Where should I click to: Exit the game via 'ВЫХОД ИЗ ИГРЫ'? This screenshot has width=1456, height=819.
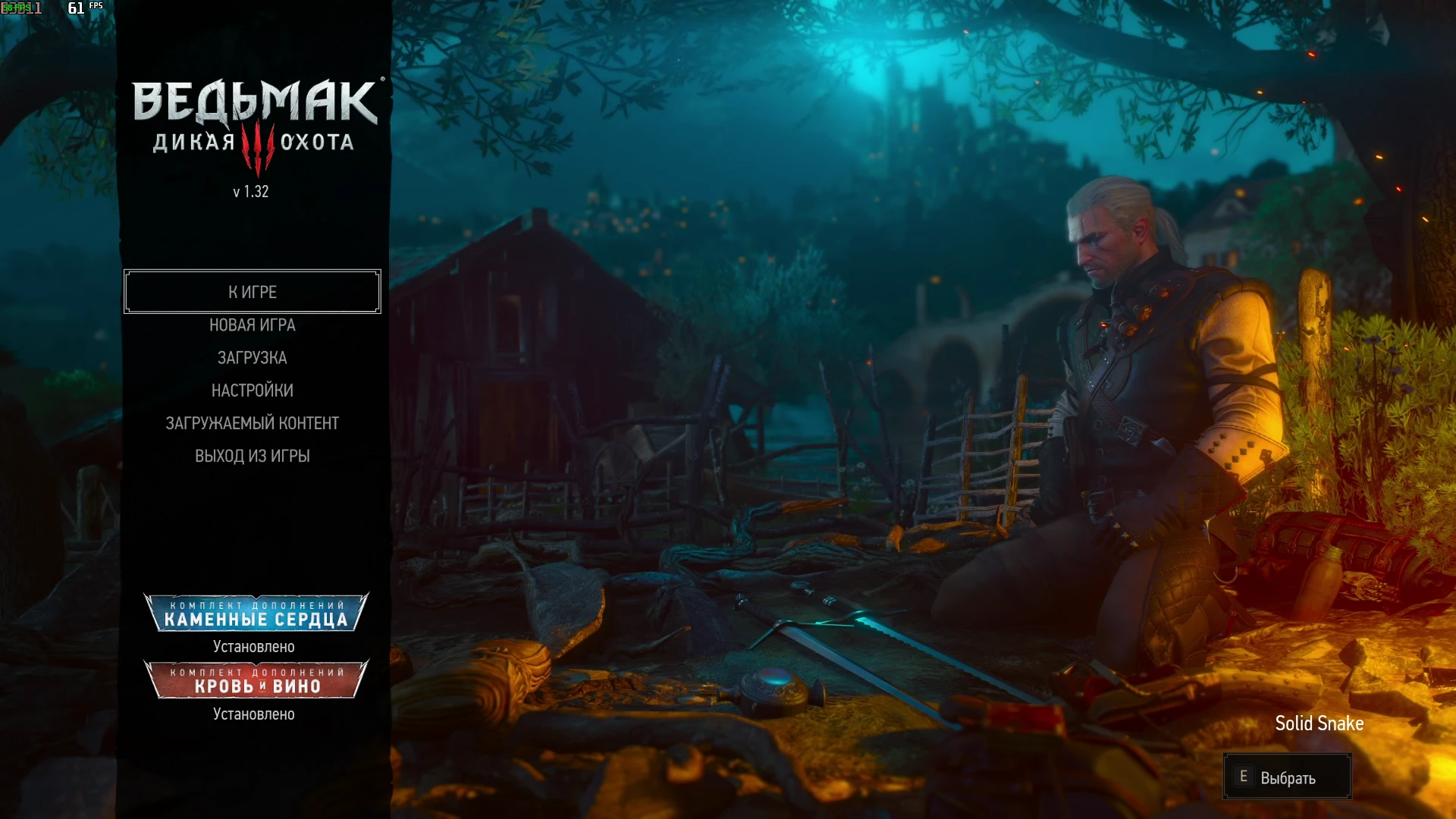(x=253, y=455)
